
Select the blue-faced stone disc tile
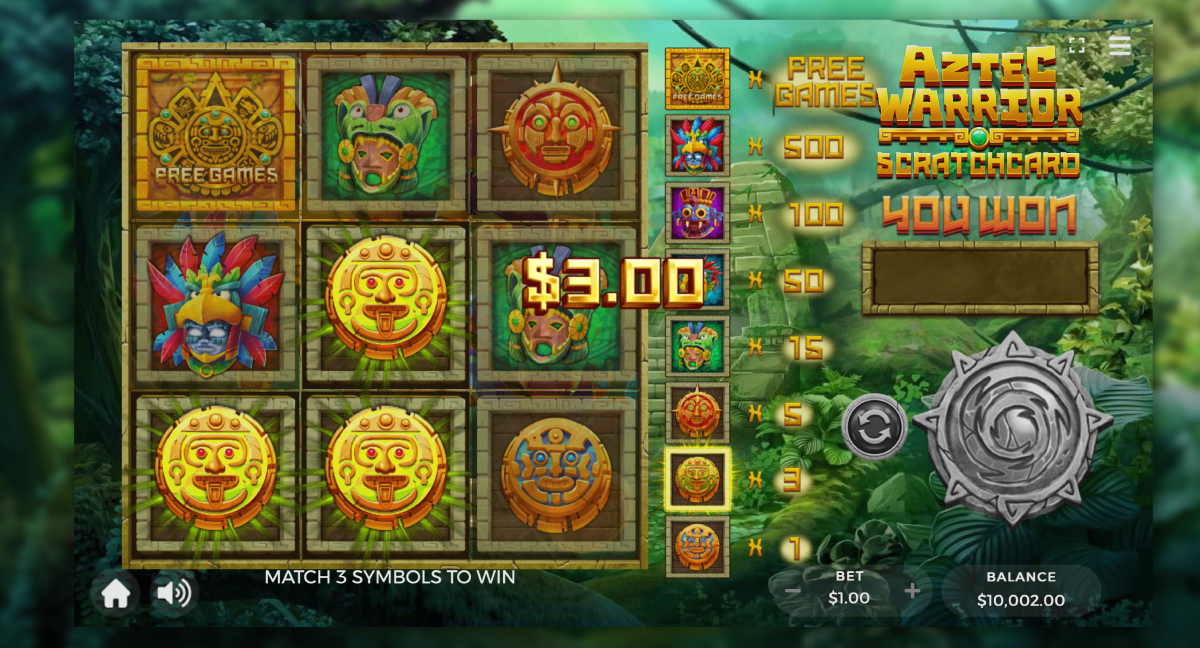[x=556, y=474]
